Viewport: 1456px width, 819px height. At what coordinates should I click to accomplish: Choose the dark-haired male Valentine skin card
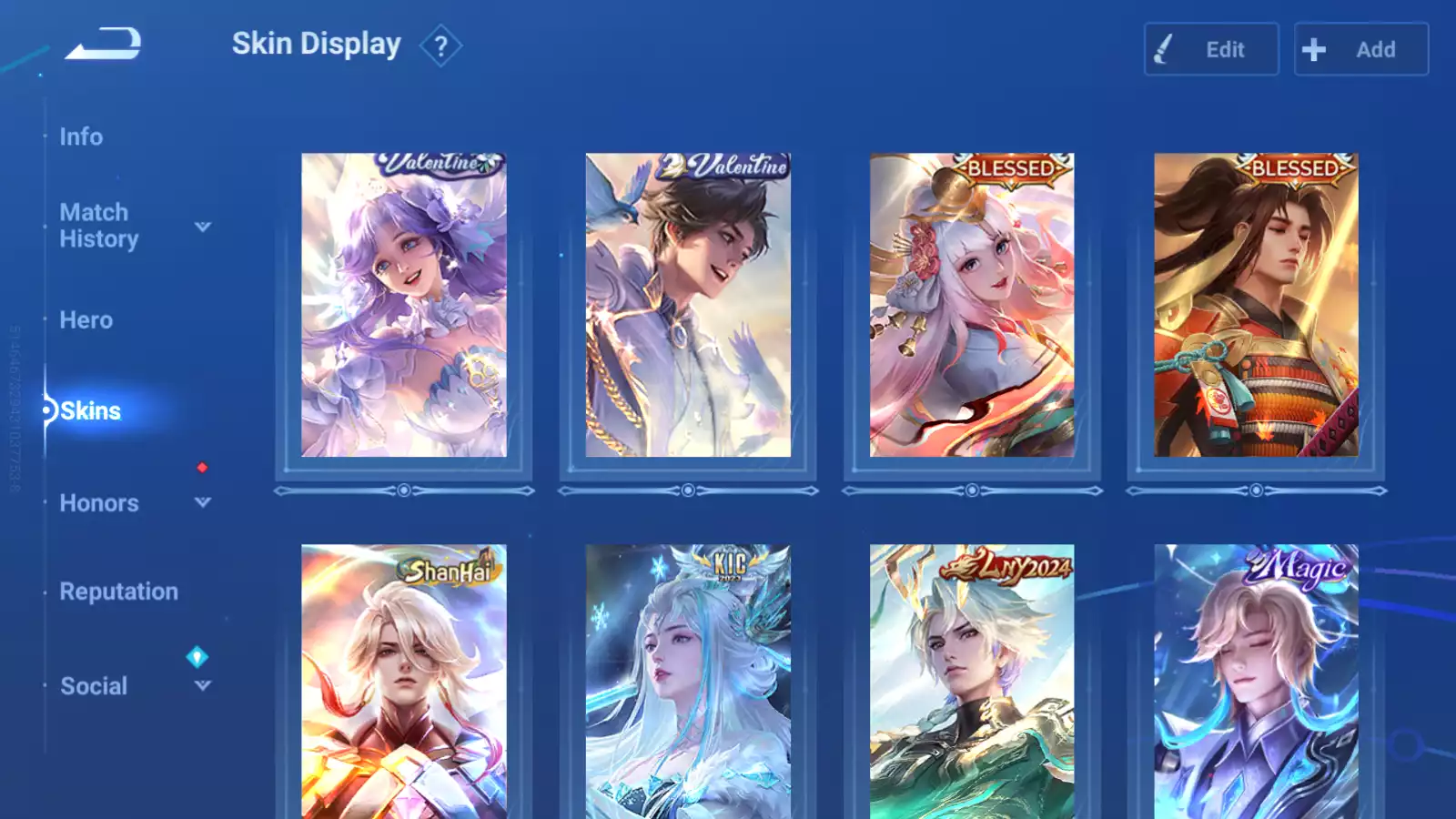(688, 305)
